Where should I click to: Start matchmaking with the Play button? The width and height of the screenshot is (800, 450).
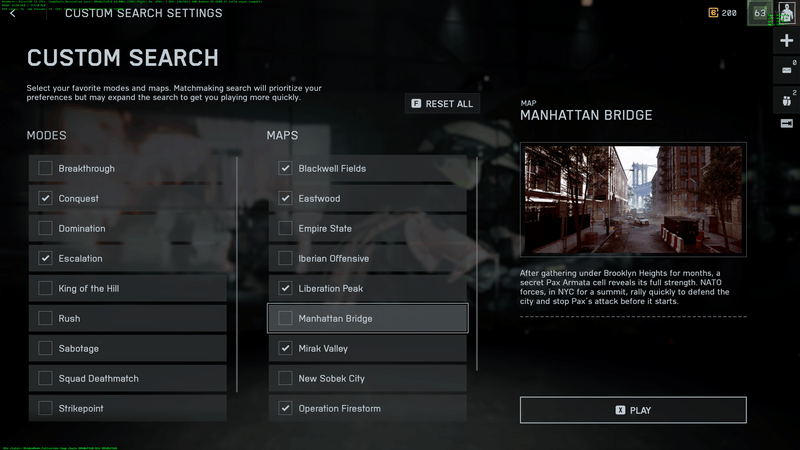click(633, 410)
